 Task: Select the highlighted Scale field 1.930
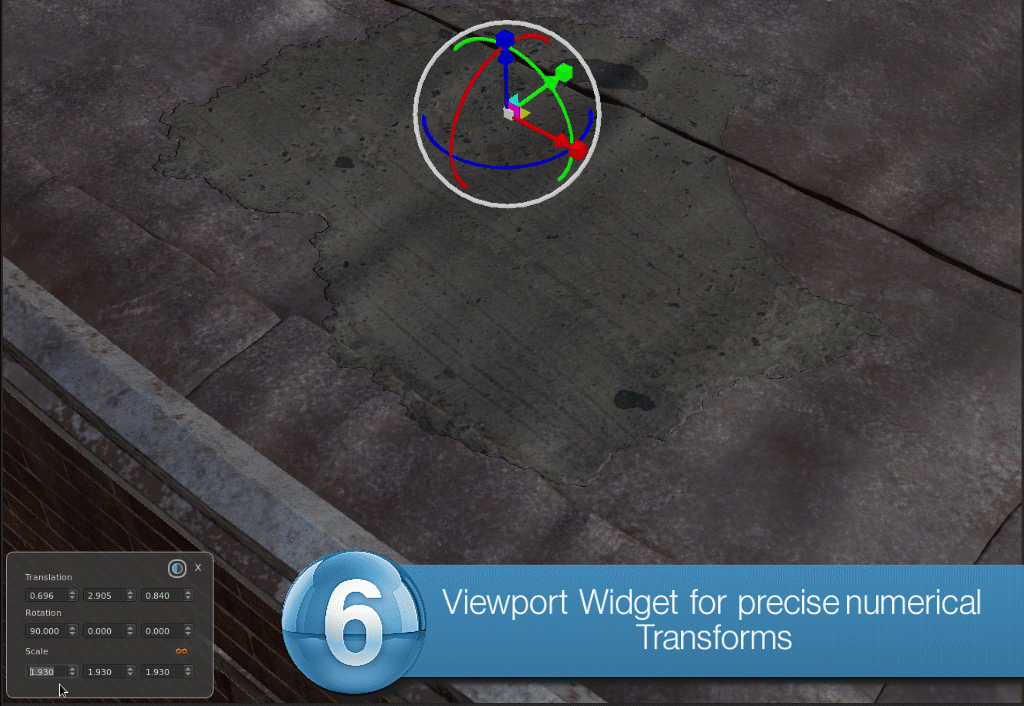coord(45,671)
